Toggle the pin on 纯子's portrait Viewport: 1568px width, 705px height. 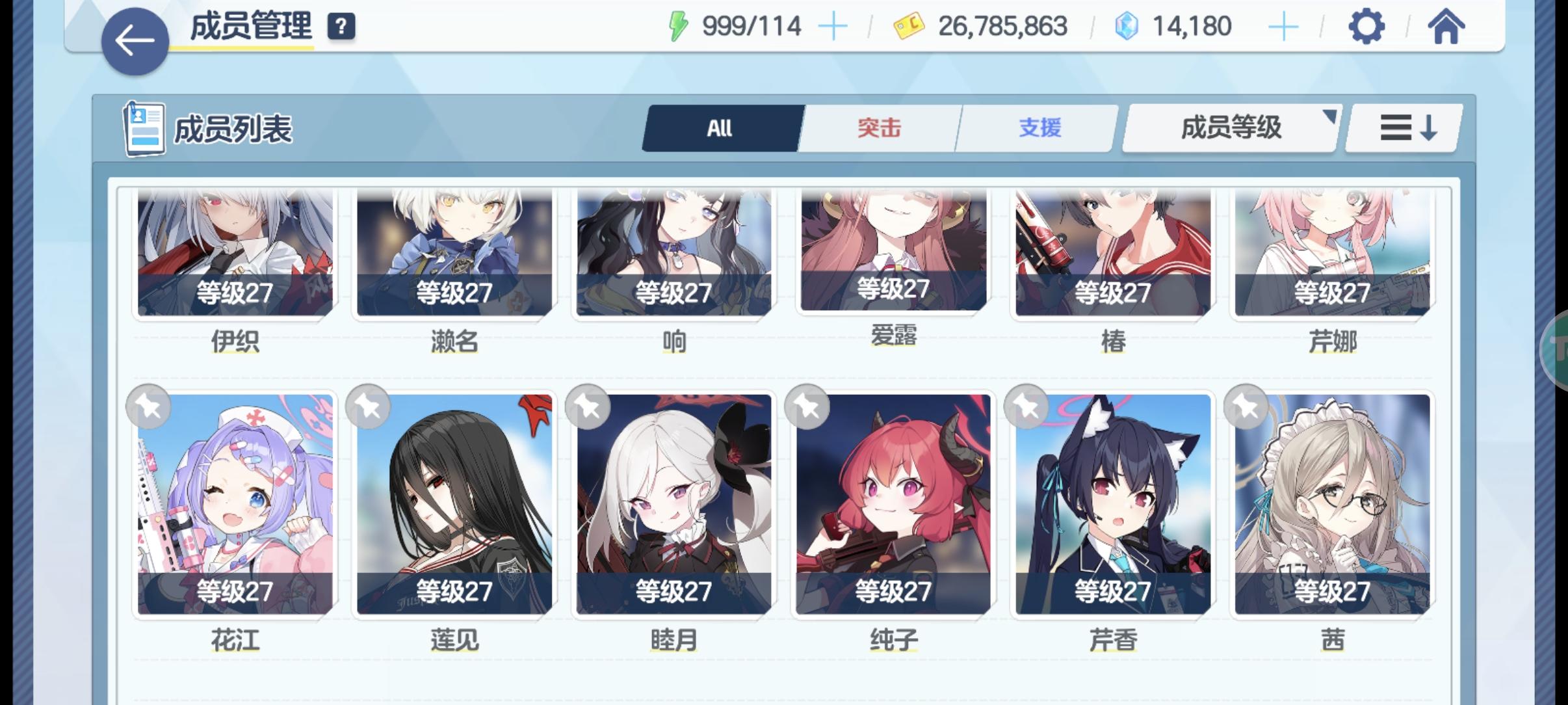(808, 406)
